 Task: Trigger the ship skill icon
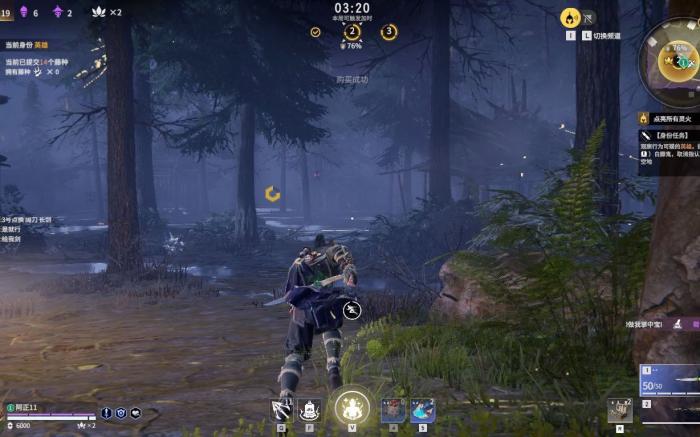308,408
